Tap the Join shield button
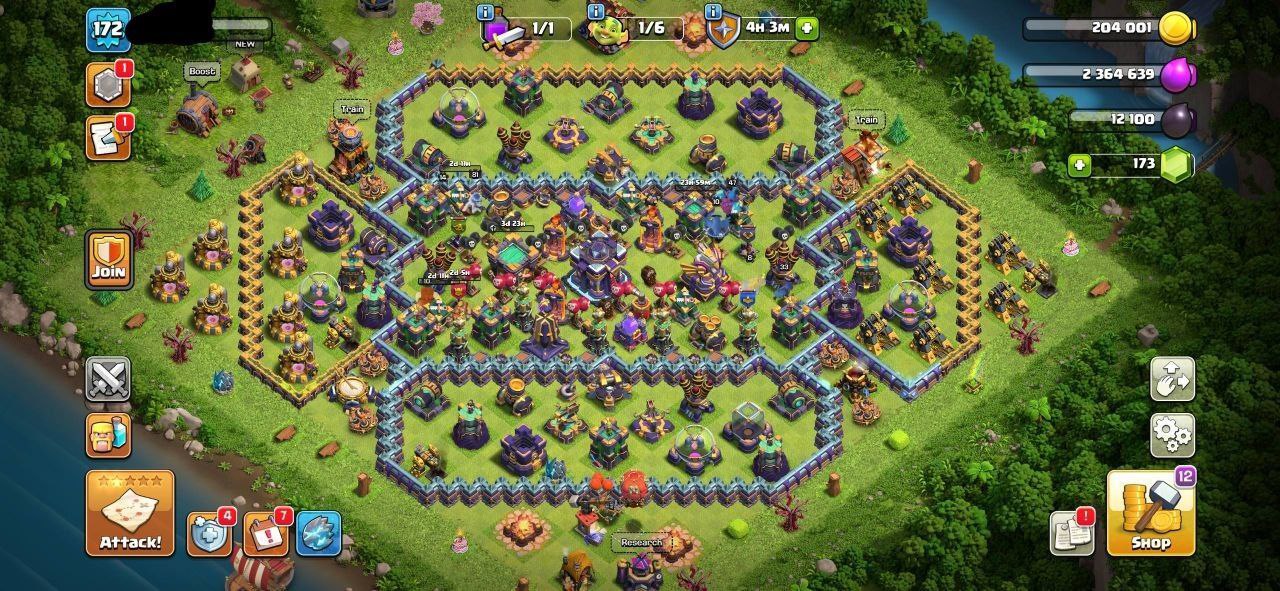Screen dimensions: 1280x591 [x=108, y=259]
